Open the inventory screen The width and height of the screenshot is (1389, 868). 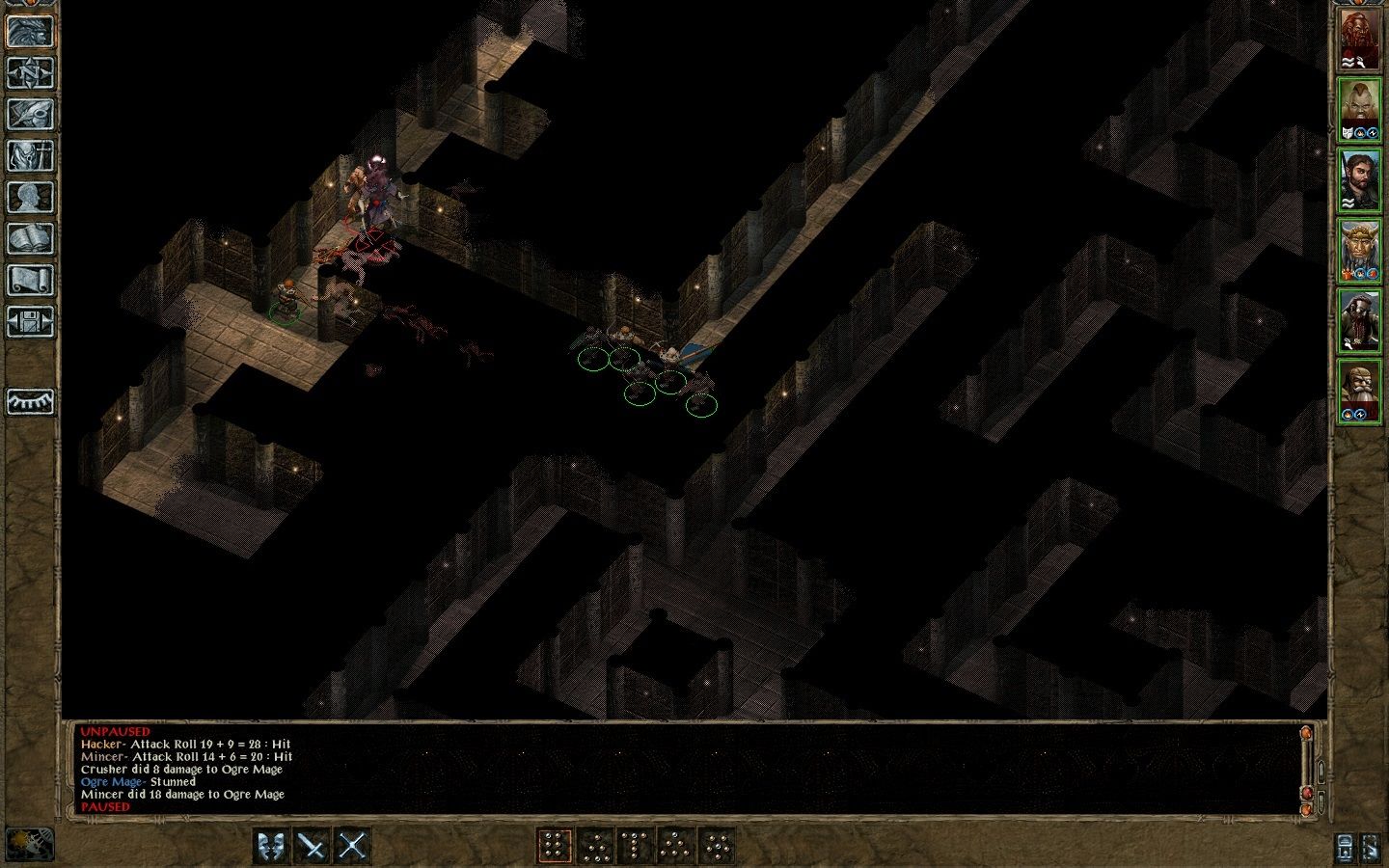[30, 156]
